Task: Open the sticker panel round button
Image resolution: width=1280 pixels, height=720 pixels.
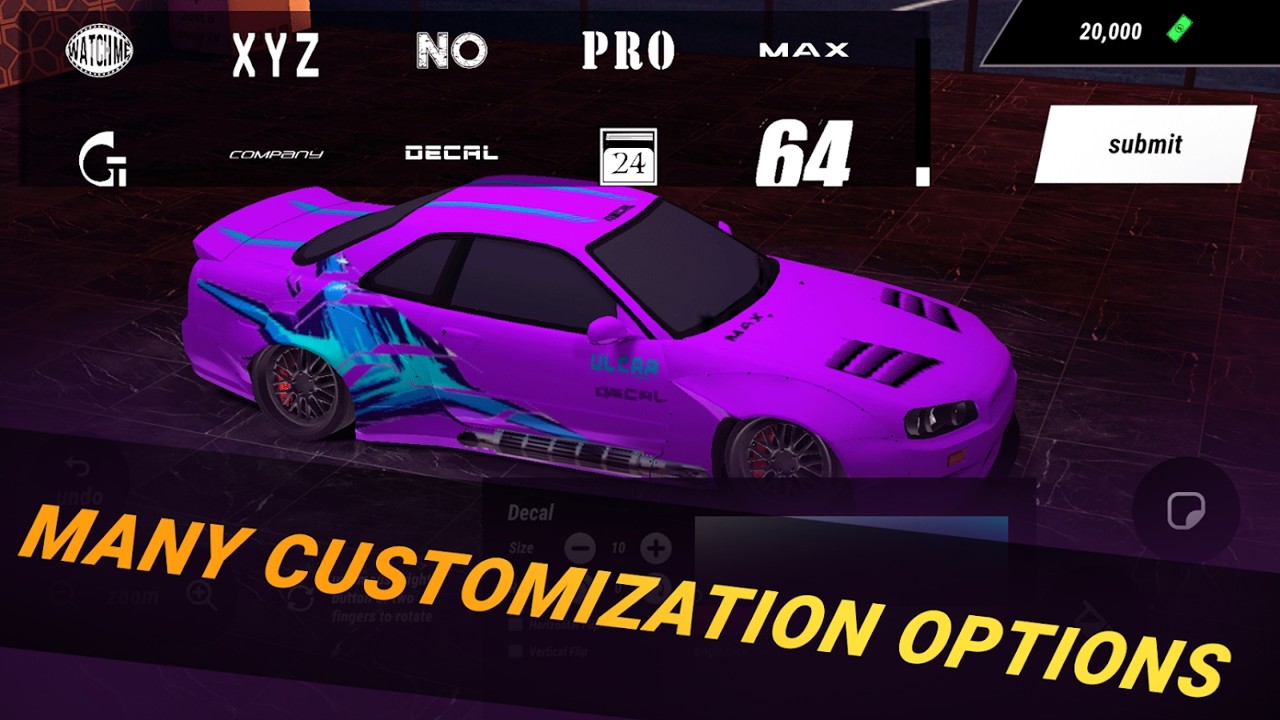Action: click(1186, 512)
